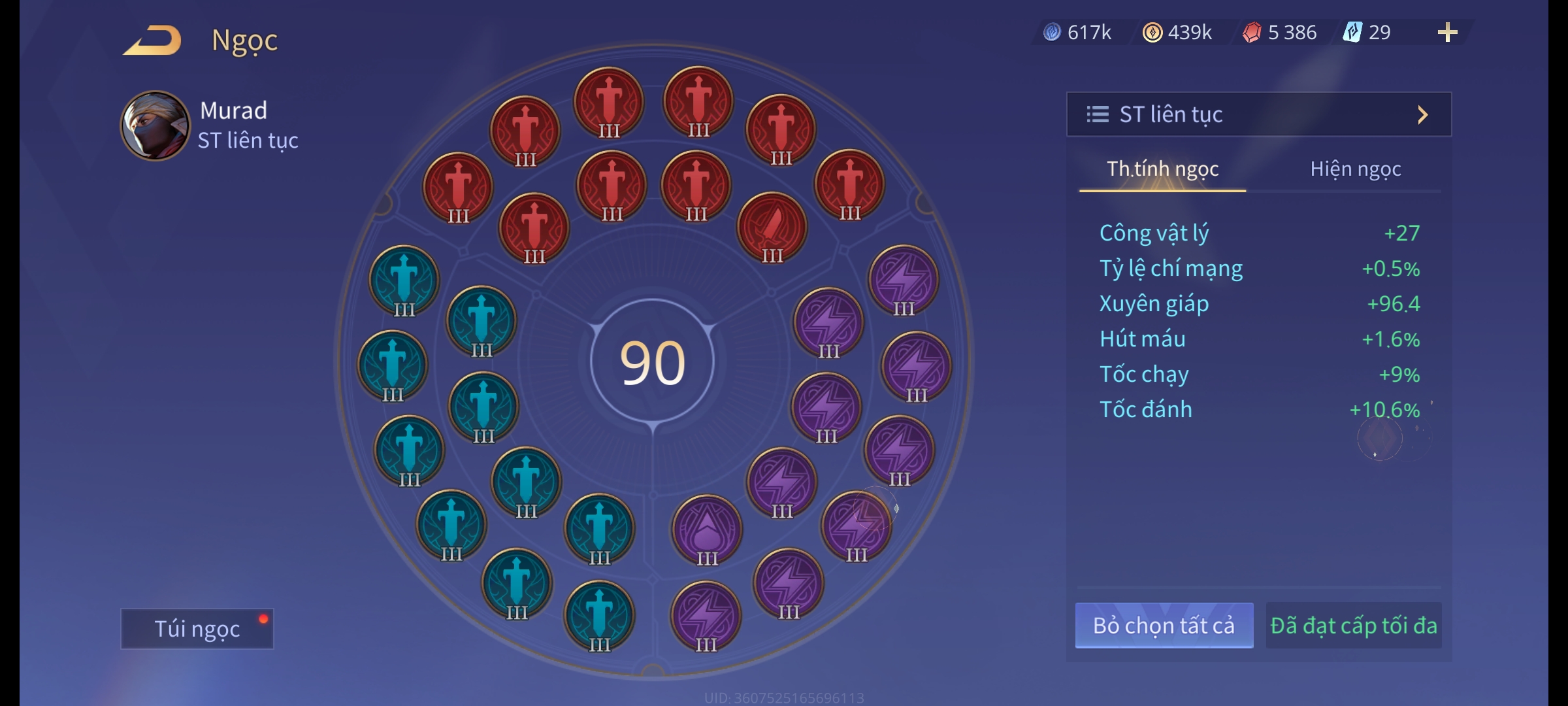Open the Túi ngọc bag
1568x706 pixels.
(197, 628)
